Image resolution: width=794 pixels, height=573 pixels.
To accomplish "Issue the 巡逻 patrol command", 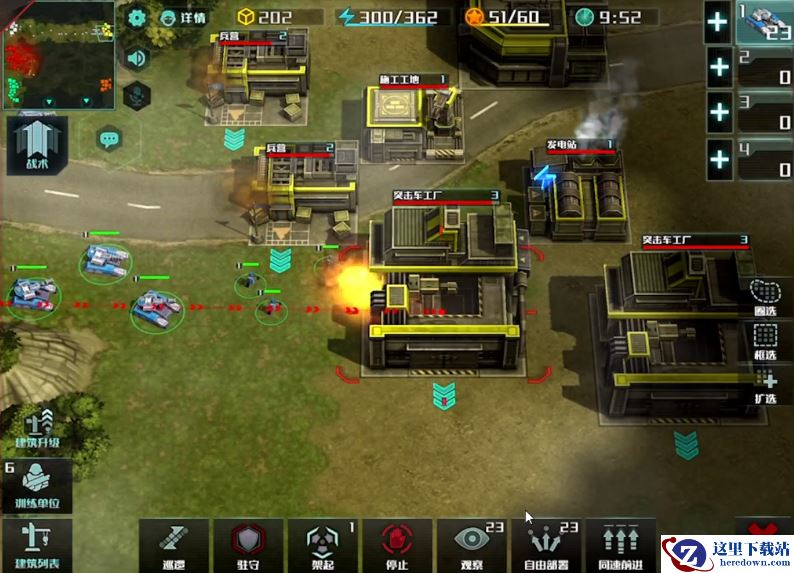I will pos(174,545).
